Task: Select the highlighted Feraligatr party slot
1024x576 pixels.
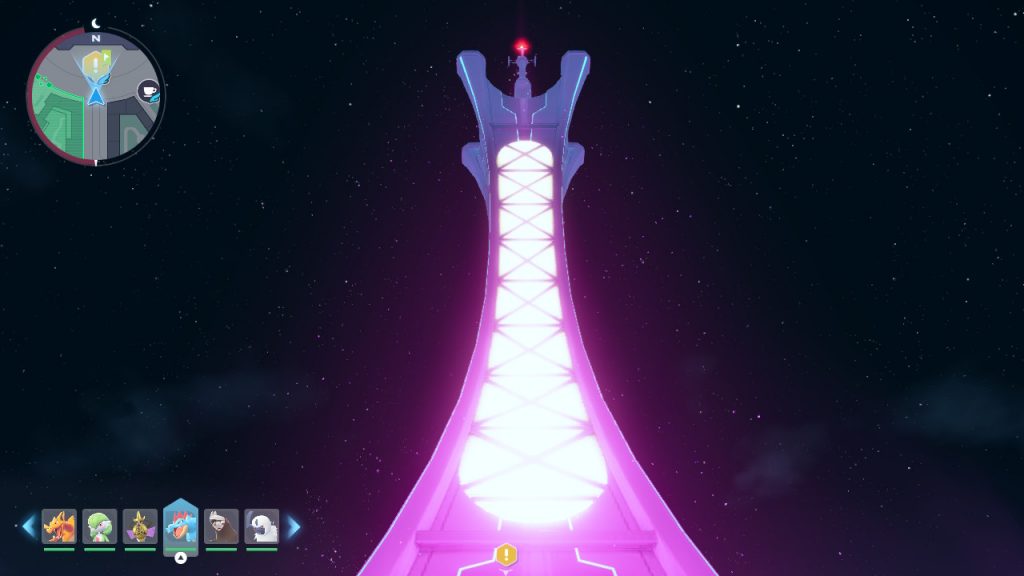Action: 181,527
